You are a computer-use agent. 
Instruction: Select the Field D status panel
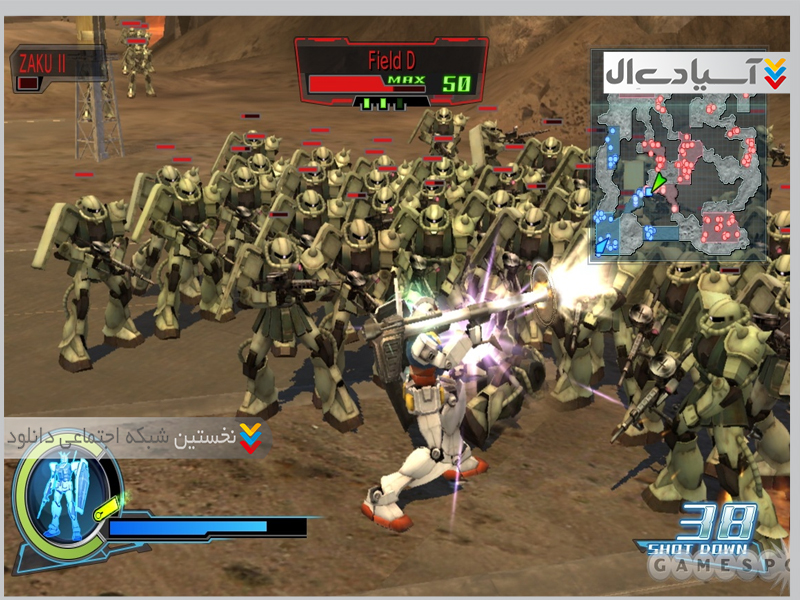[x=391, y=72]
